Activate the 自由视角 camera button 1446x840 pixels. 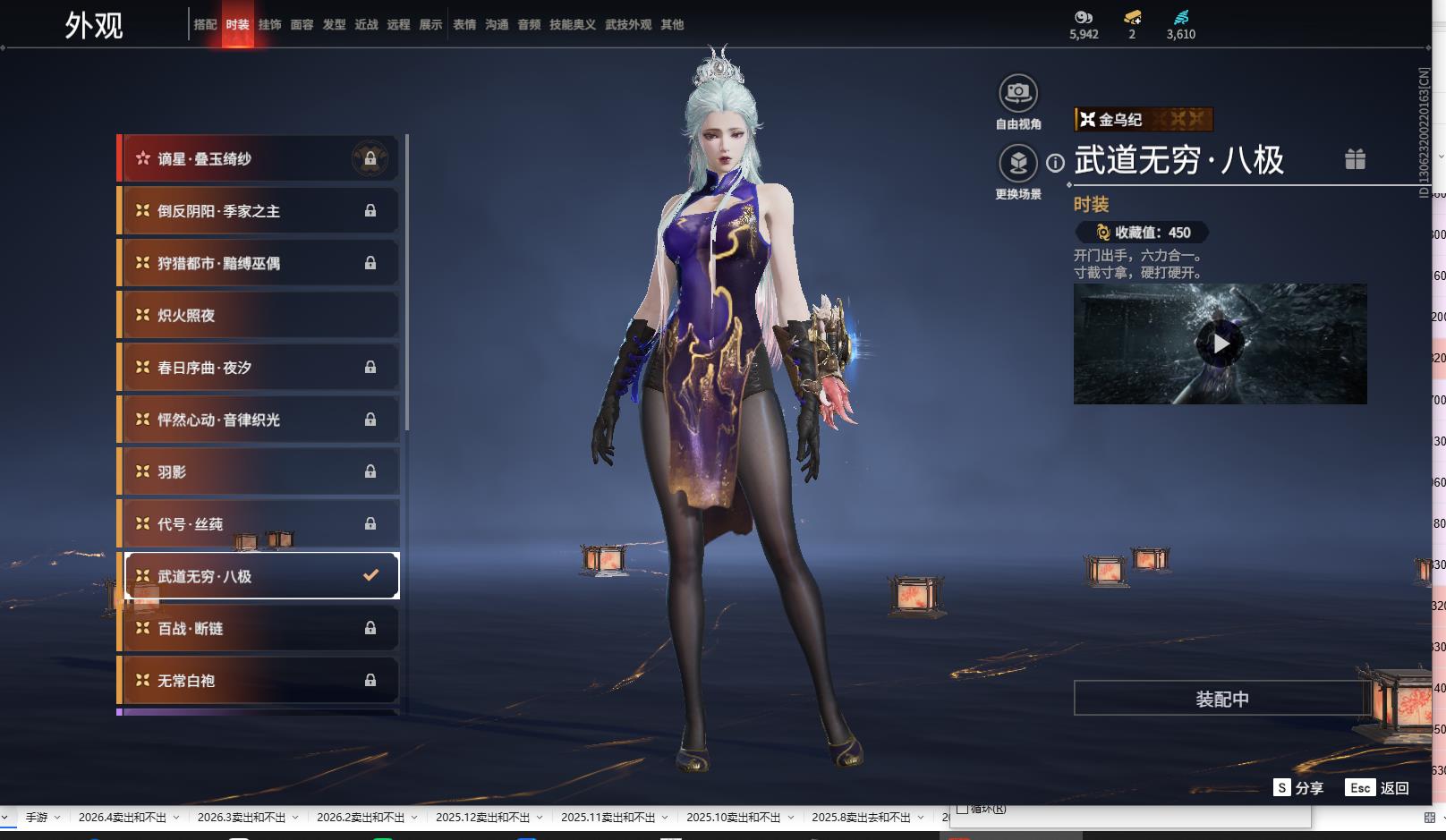click(1018, 94)
